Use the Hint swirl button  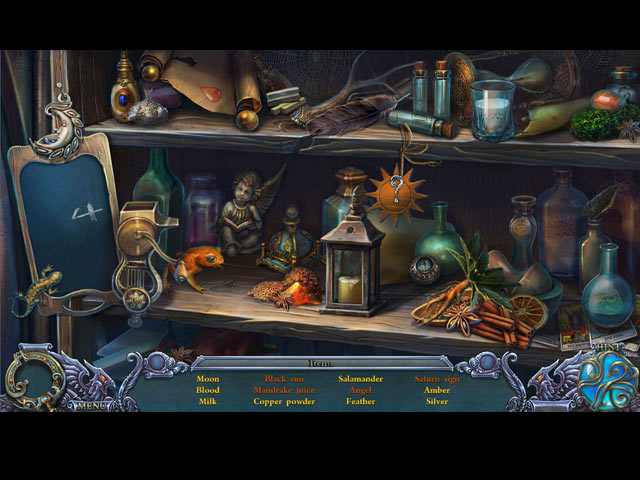[x=607, y=380]
